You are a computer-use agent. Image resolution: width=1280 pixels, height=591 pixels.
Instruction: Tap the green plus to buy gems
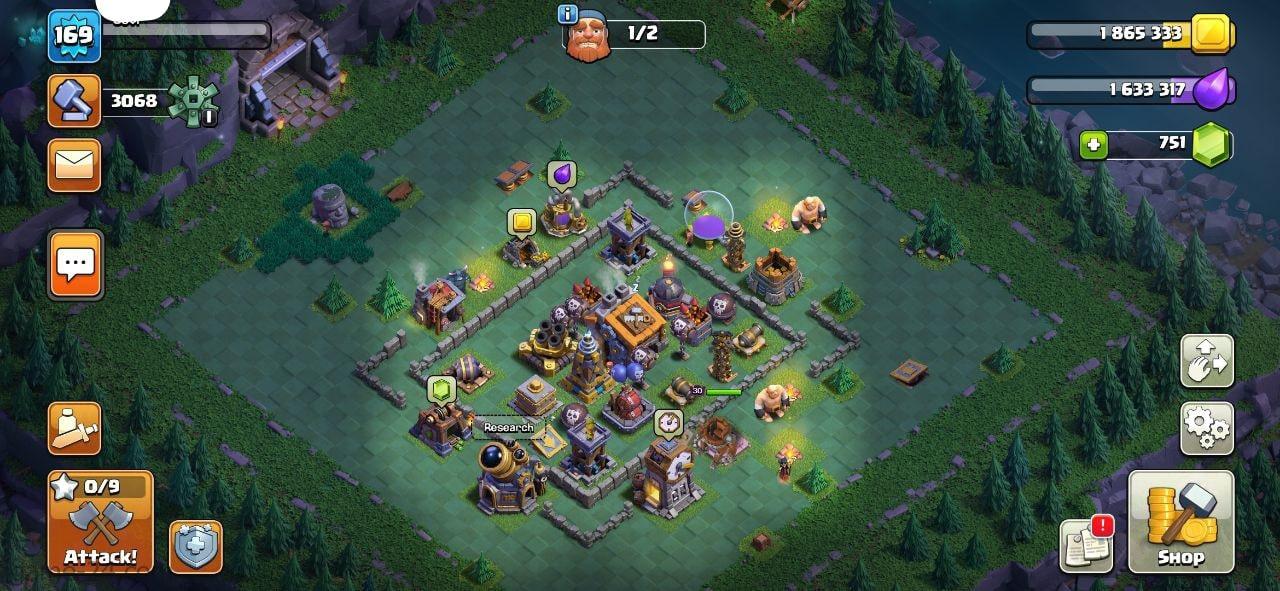click(1093, 146)
